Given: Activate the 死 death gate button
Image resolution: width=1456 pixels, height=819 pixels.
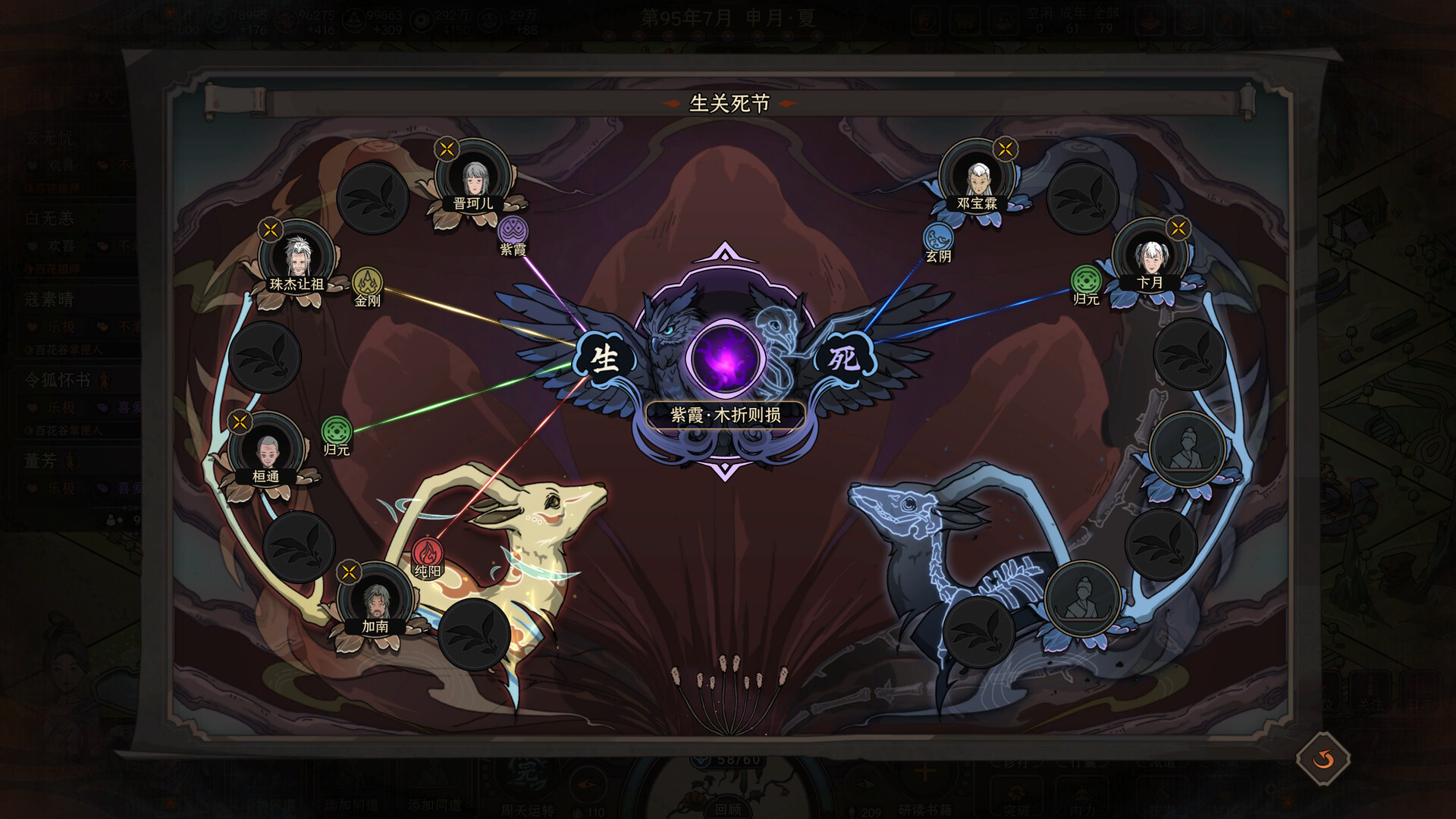Looking at the screenshot, I should pyautogui.click(x=843, y=358).
